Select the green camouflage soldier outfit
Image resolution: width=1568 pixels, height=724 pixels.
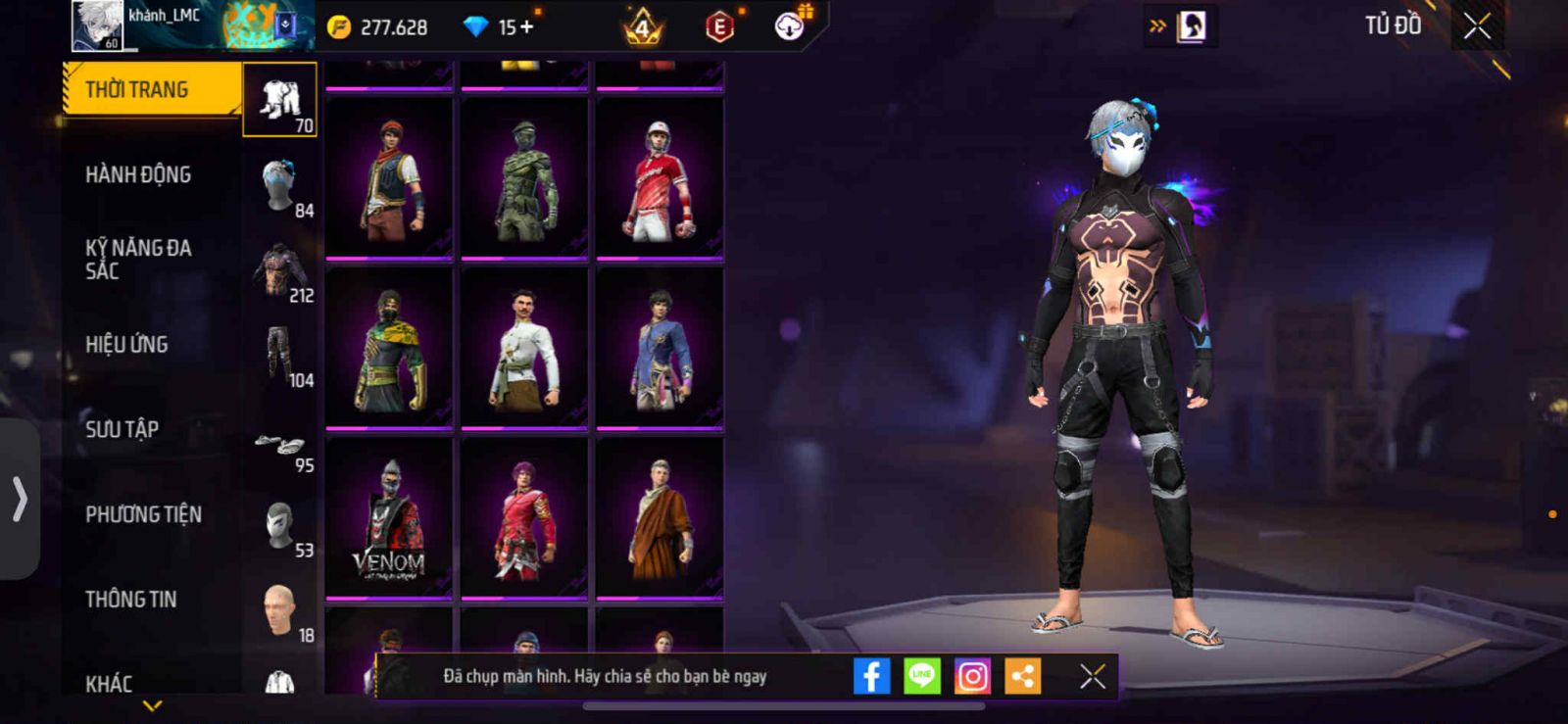(x=524, y=179)
